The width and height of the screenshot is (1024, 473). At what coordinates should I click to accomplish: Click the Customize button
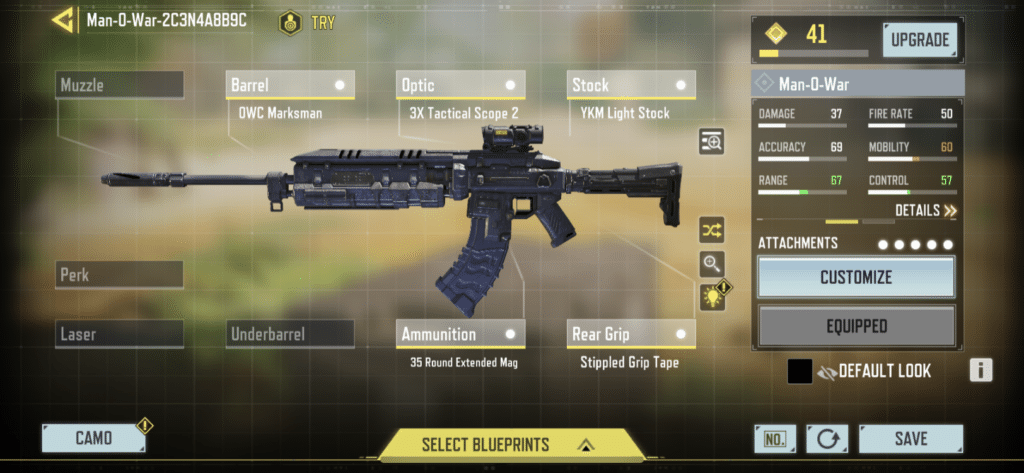(856, 277)
